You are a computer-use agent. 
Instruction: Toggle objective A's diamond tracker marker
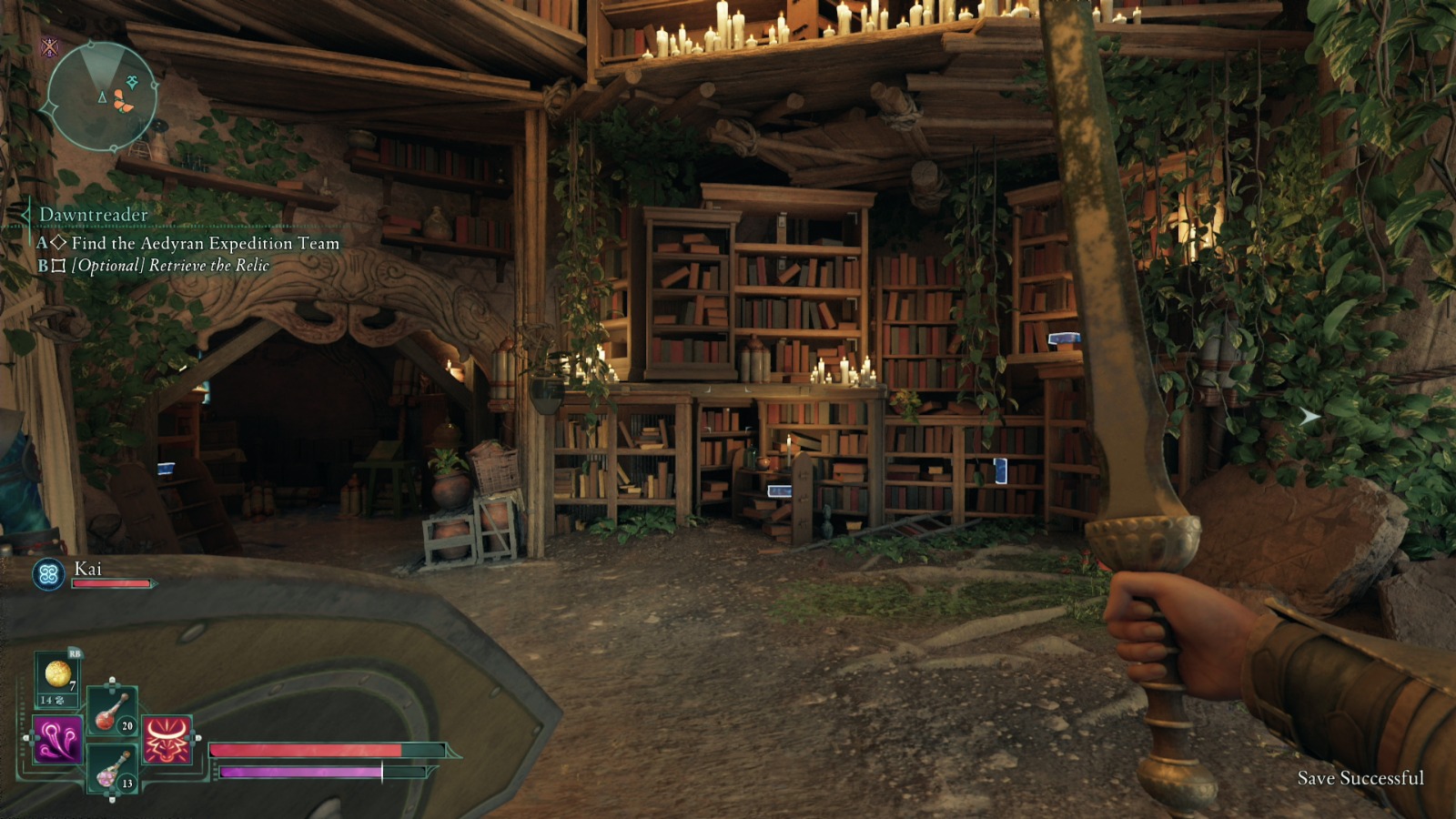[x=60, y=243]
